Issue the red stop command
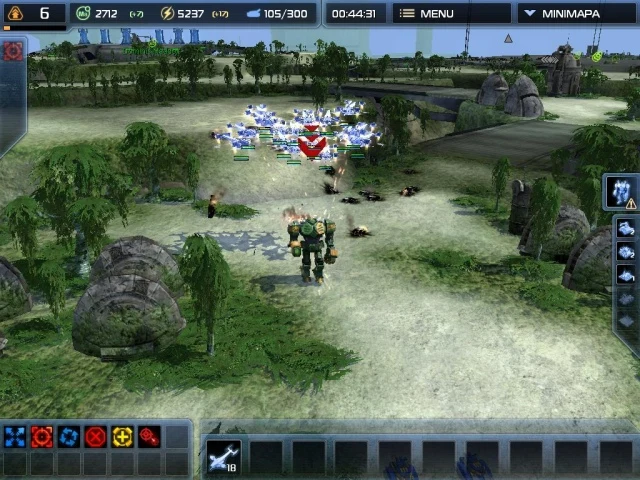Screen dimensions: 640x480 (x=96, y=437)
